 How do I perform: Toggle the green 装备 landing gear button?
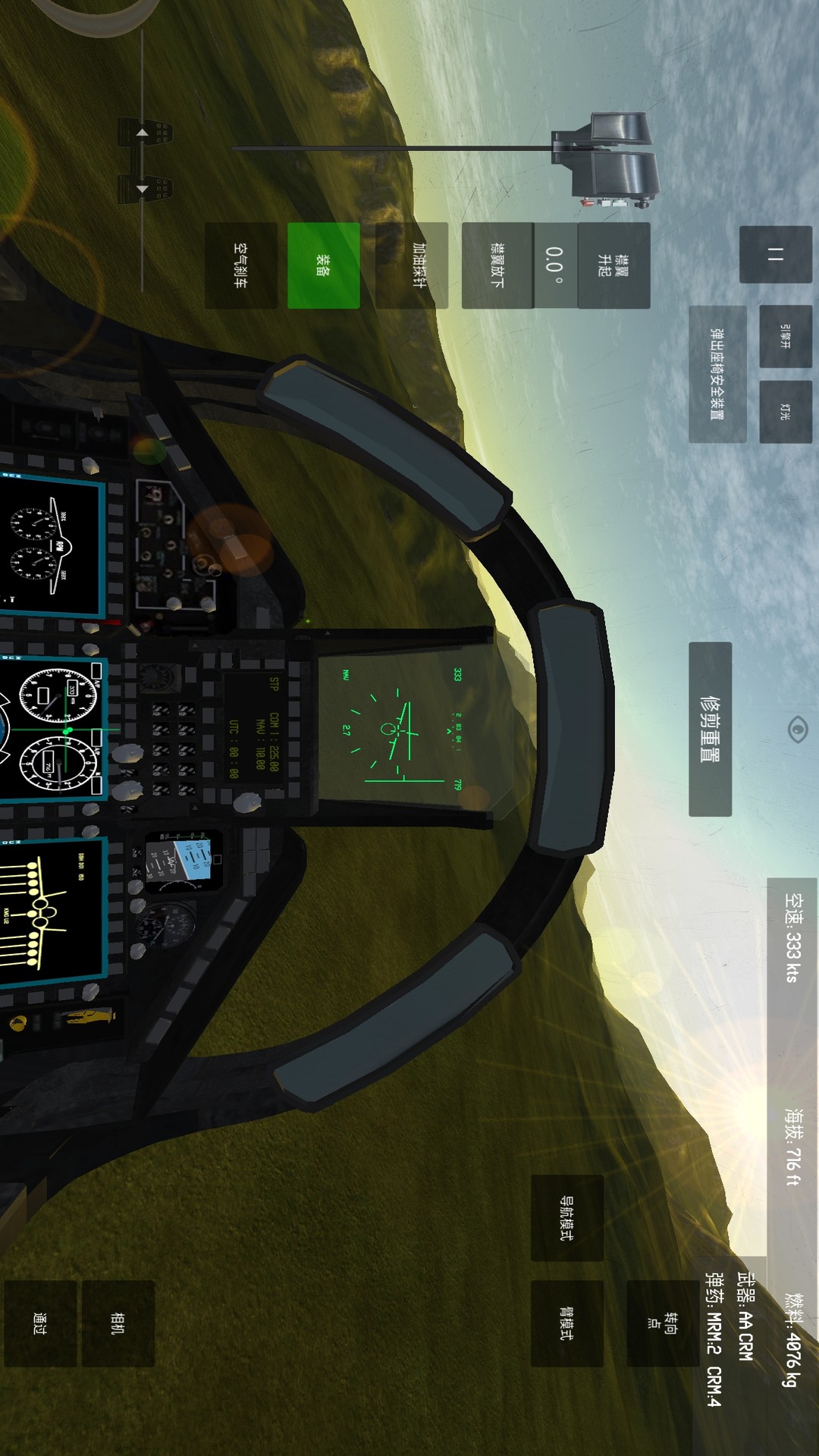[323, 265]
